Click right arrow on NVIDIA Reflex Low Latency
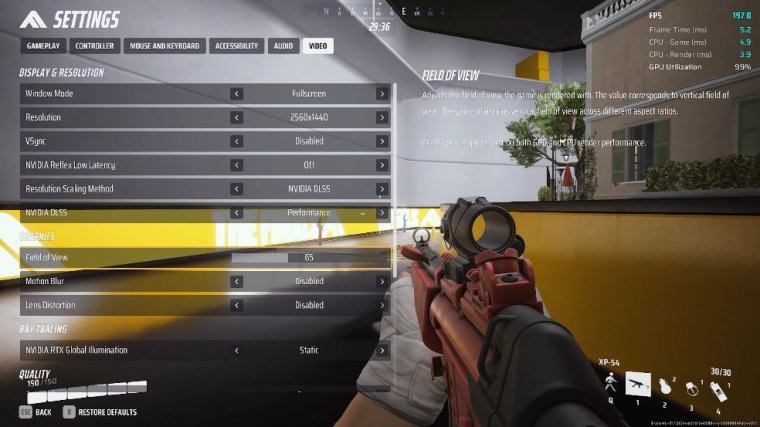Viewport: 760px width, 427px height. point(382,165)
